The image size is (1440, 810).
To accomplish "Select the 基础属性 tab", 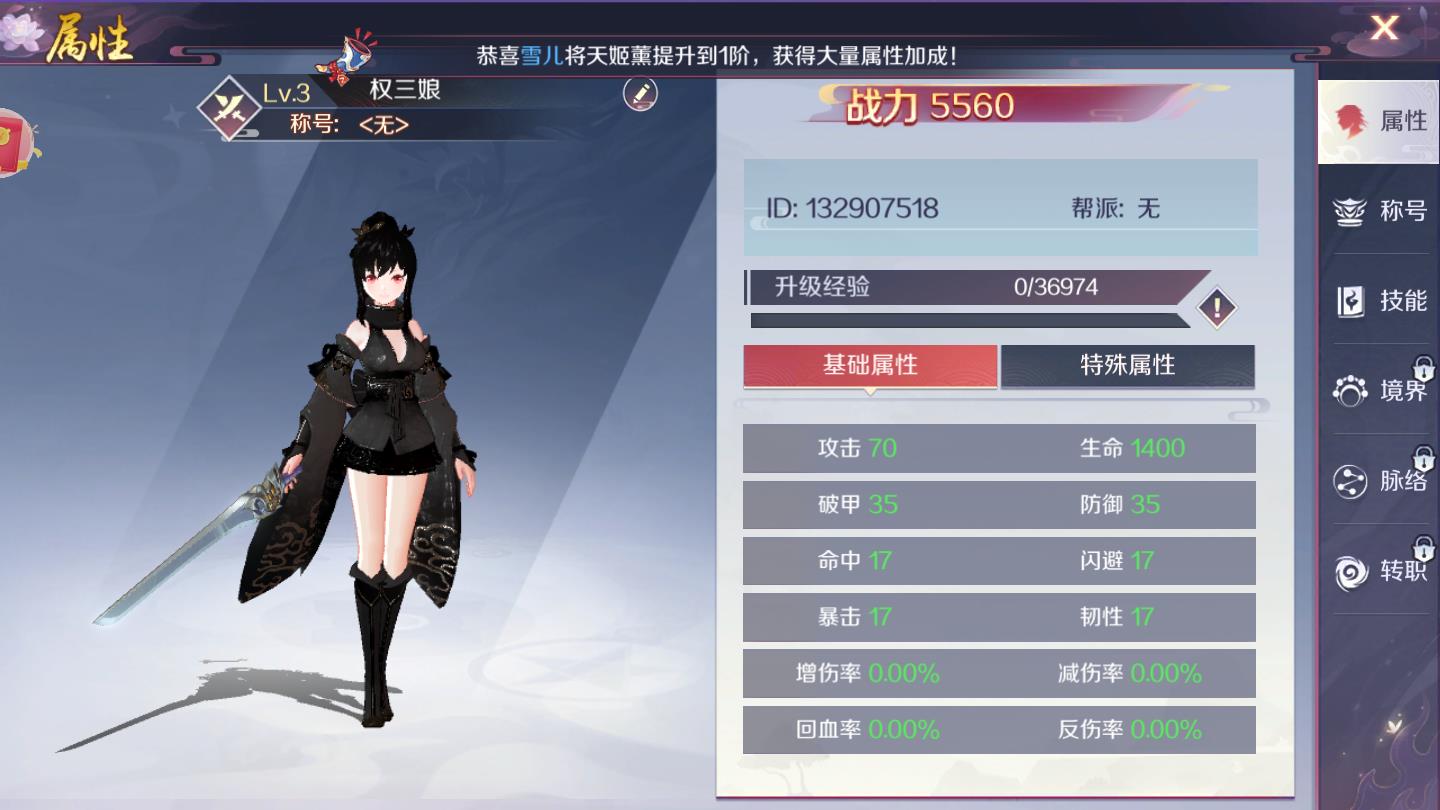I will click(869, 367).
